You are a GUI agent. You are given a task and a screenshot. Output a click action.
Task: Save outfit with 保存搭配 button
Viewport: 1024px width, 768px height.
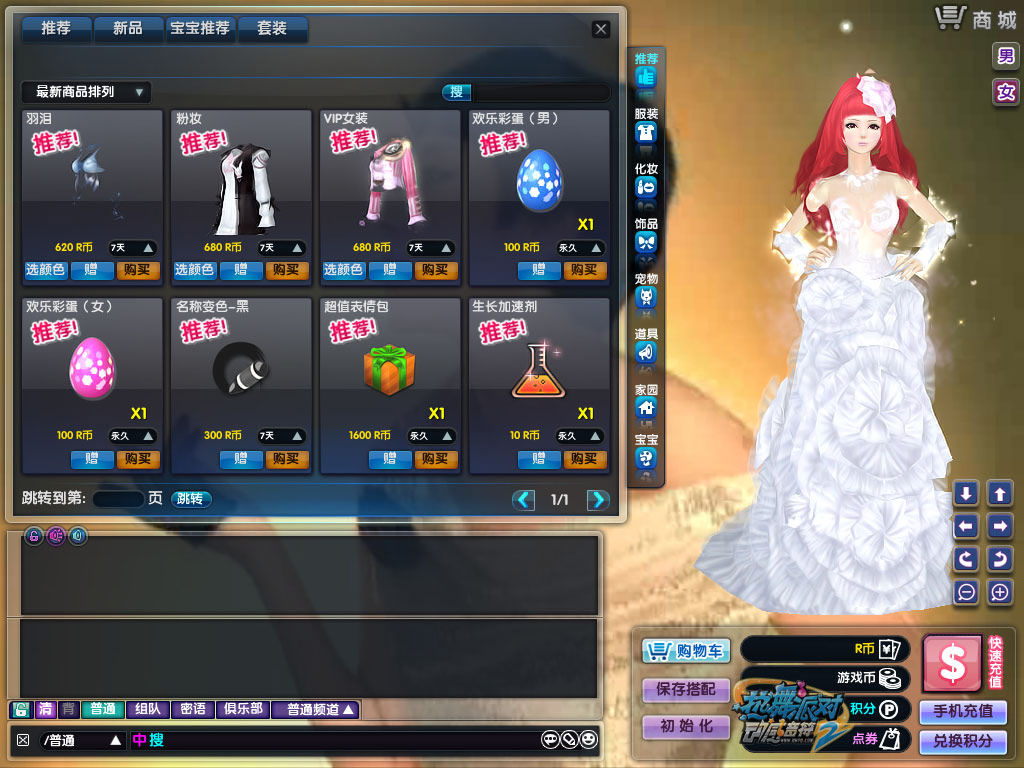pyautogui.click(x=686, y=690)
